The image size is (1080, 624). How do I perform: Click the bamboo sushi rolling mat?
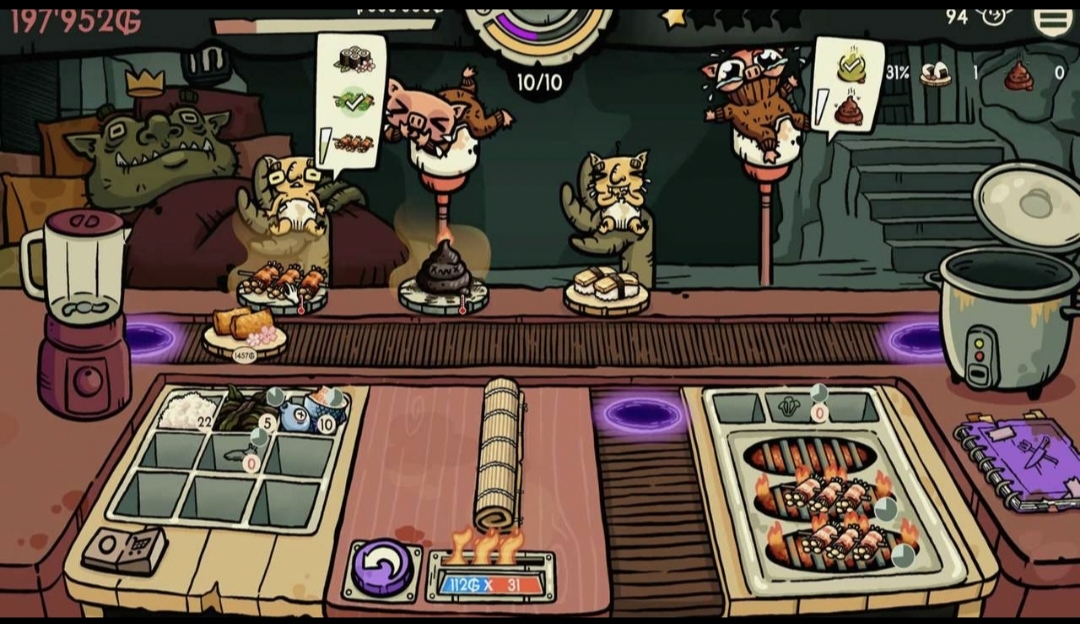click(x=499, y=454)
